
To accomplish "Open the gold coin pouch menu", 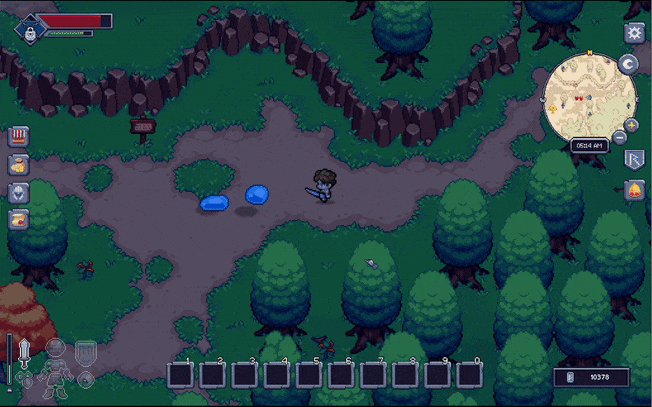I will coord(19,165).
